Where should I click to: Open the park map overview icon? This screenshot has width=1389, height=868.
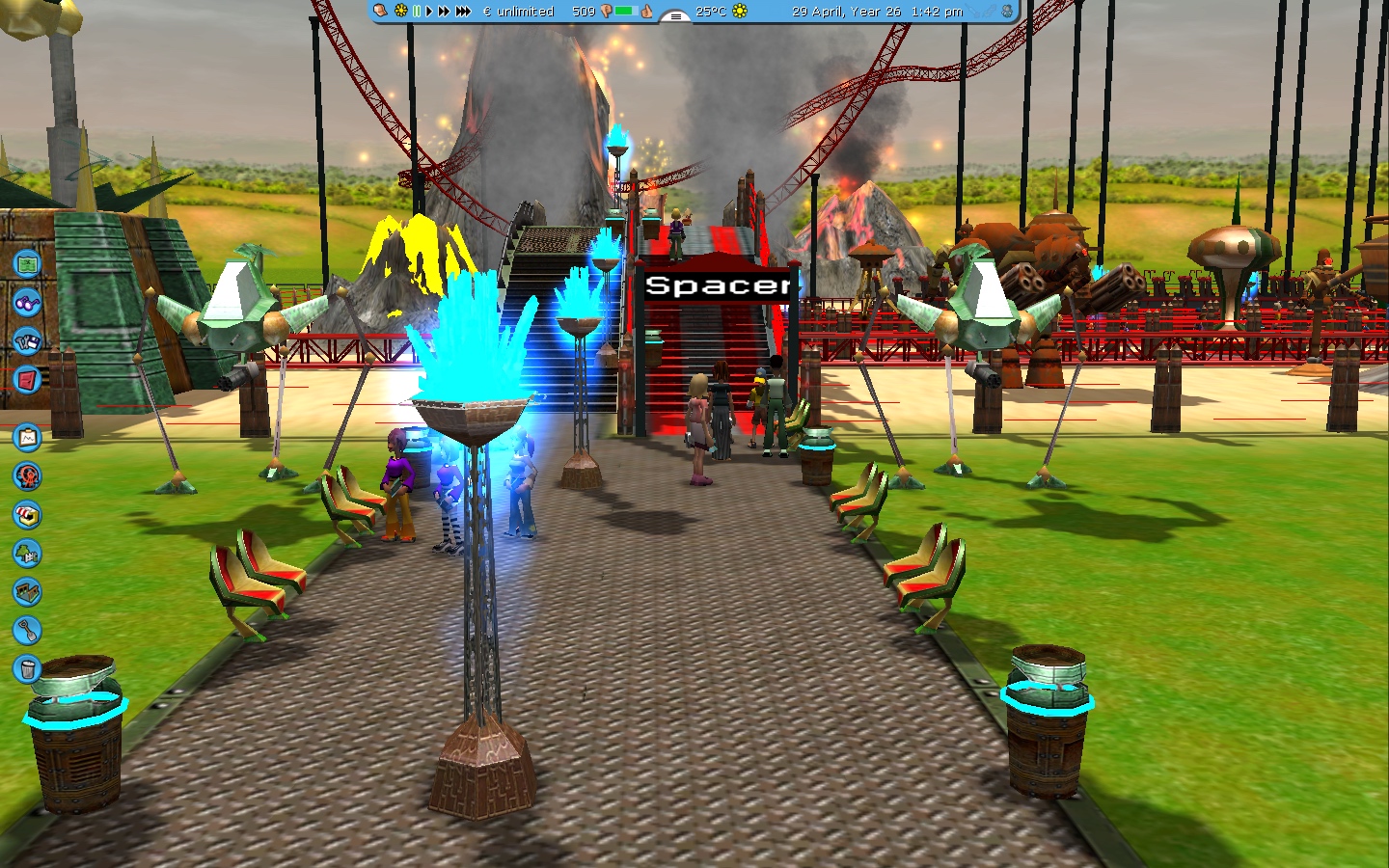[x=27, y=262]
